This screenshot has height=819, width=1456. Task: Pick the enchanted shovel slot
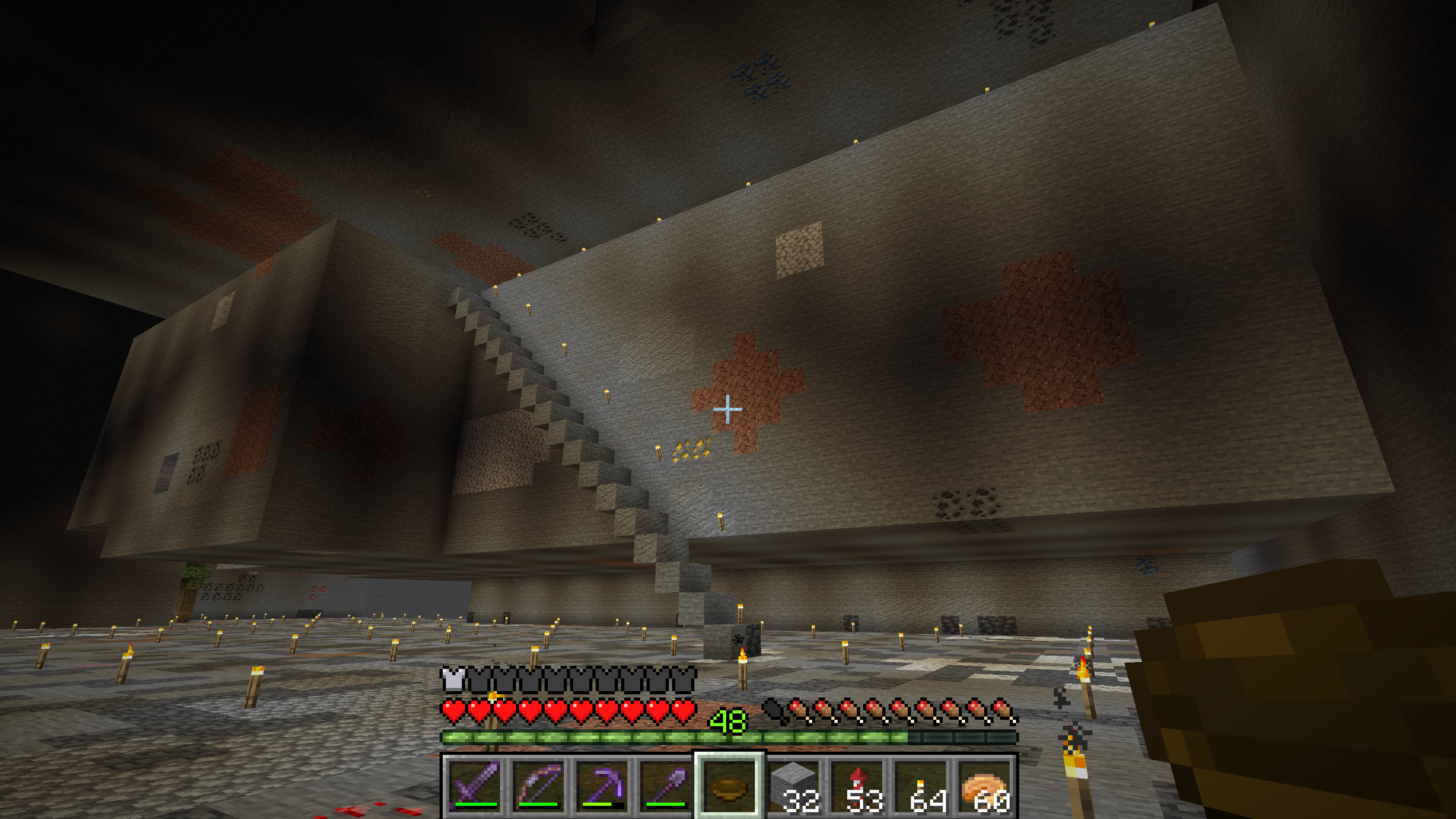(666, 786)
